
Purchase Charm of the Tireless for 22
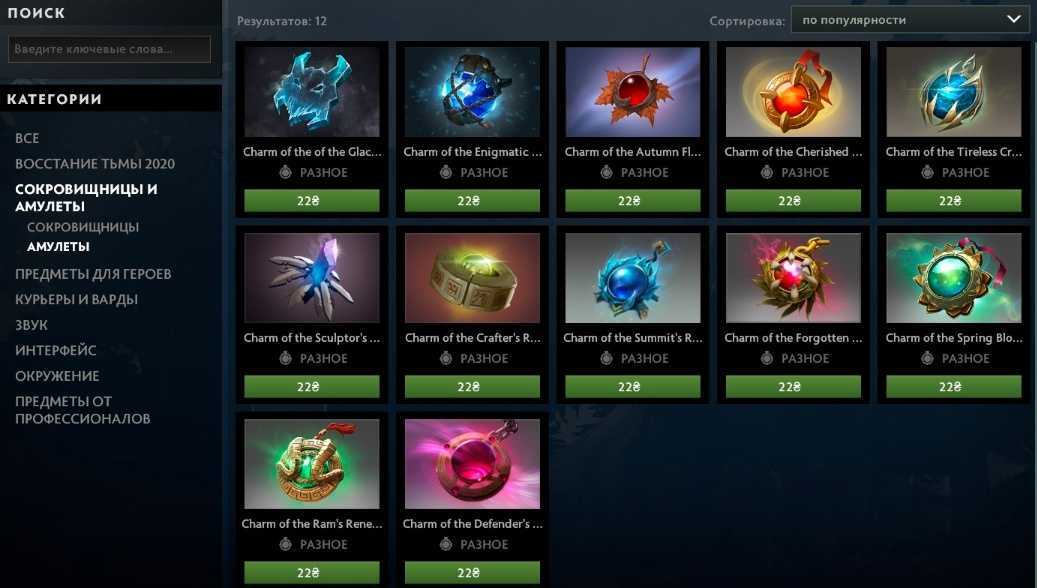pyautogui.click(x=953, y=201)
